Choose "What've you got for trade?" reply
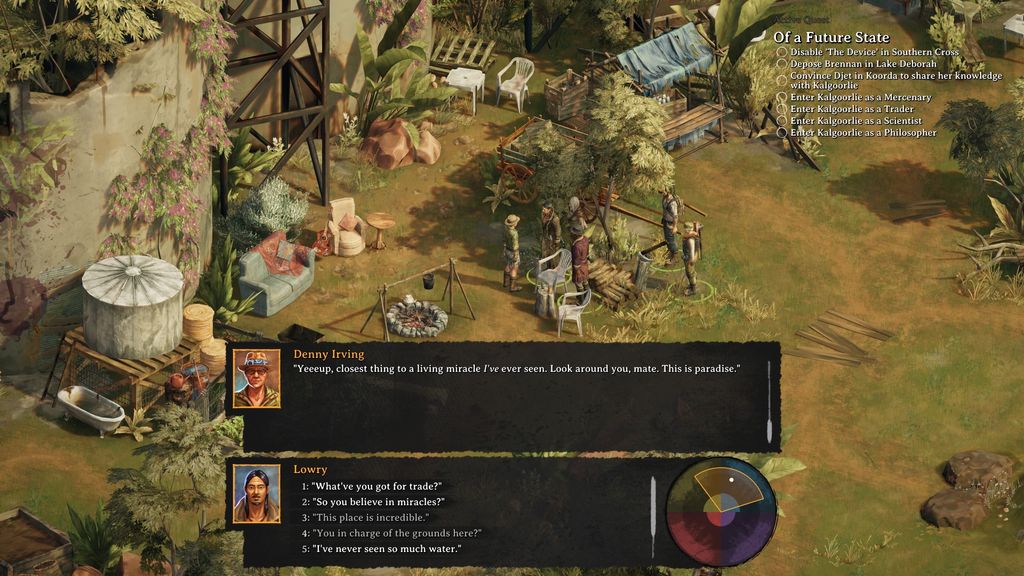The height and width of the screenshot is (576, 1024). [x=377, y=486]
